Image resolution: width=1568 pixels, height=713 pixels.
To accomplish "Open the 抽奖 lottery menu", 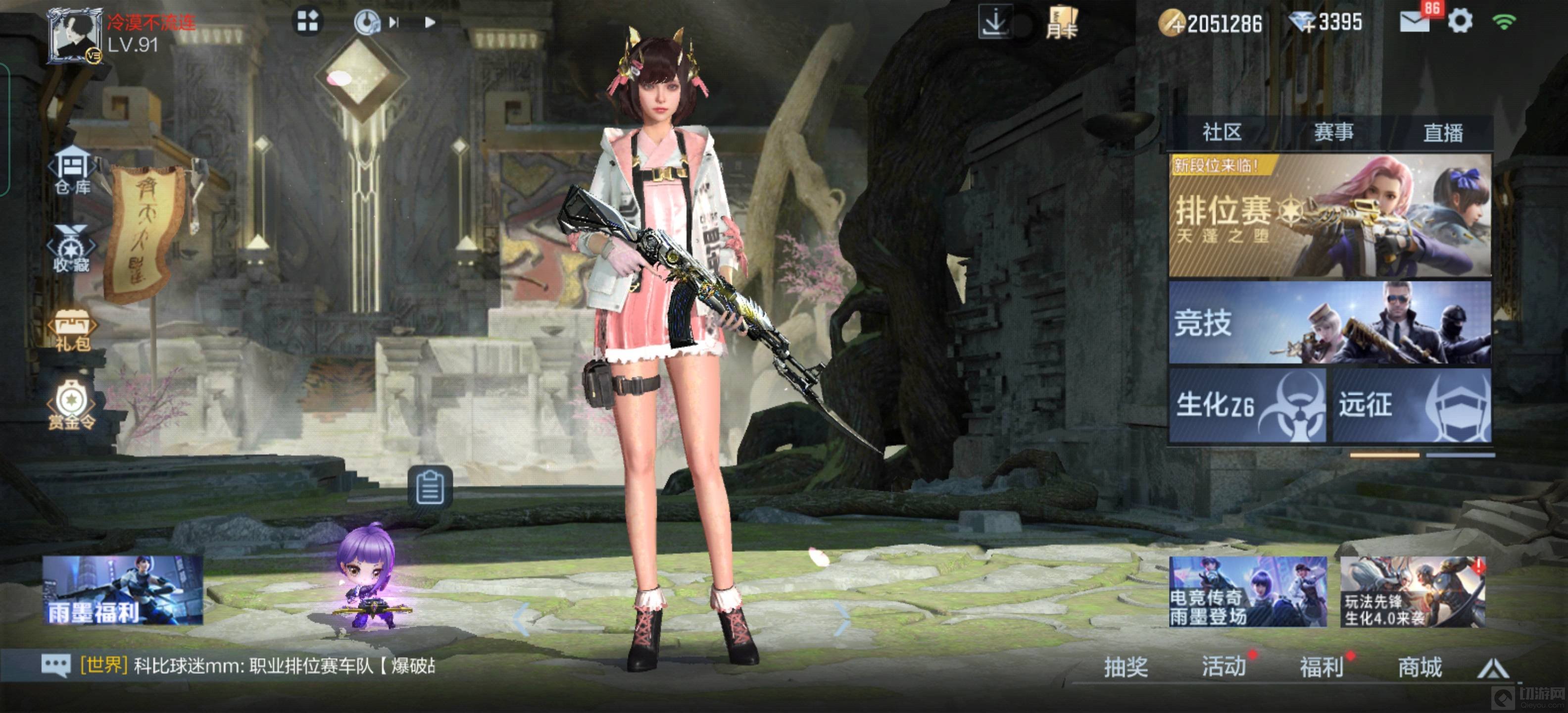I will (x=1126, y=667).
